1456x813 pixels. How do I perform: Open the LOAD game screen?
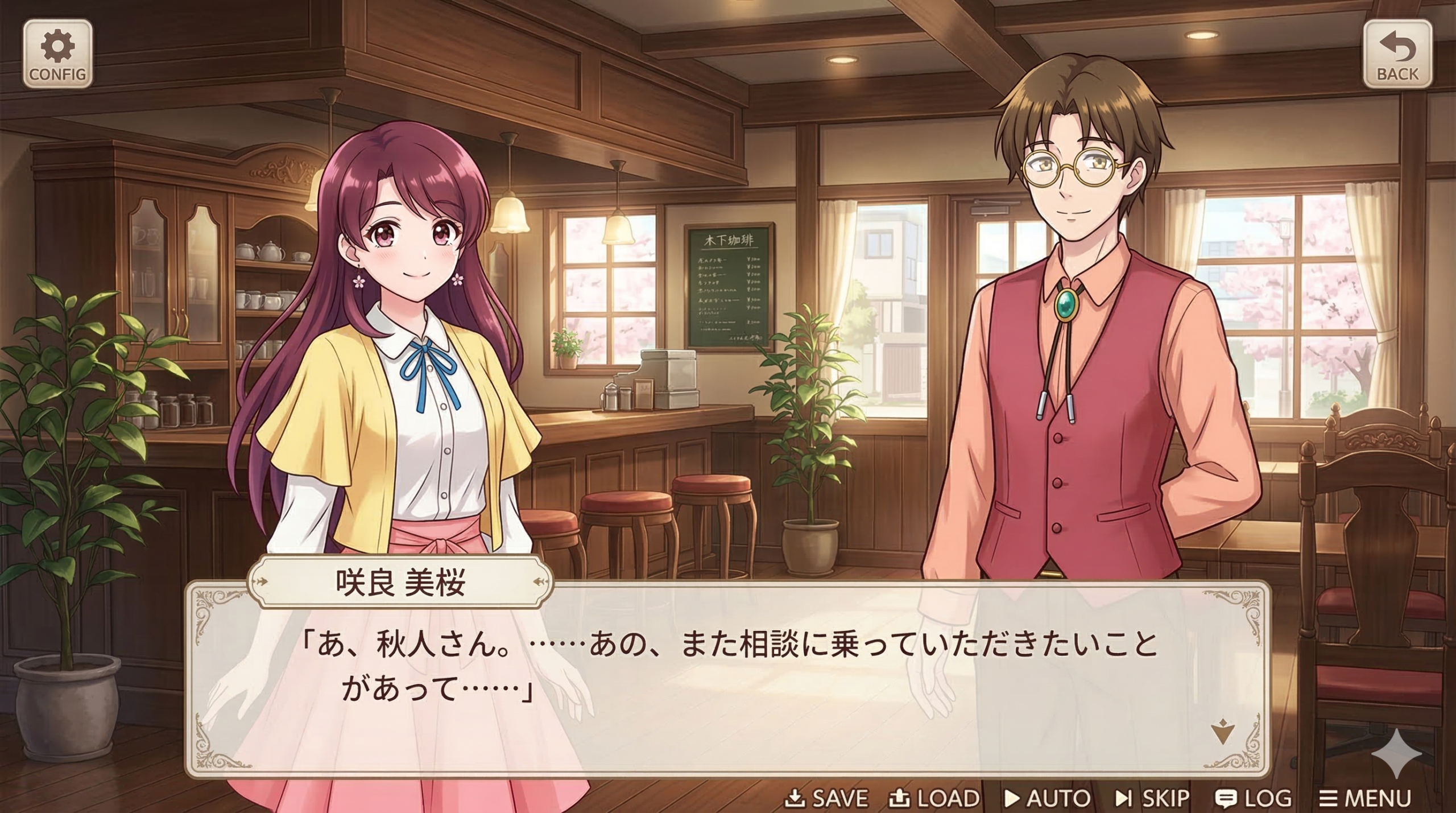coord(934,798)
